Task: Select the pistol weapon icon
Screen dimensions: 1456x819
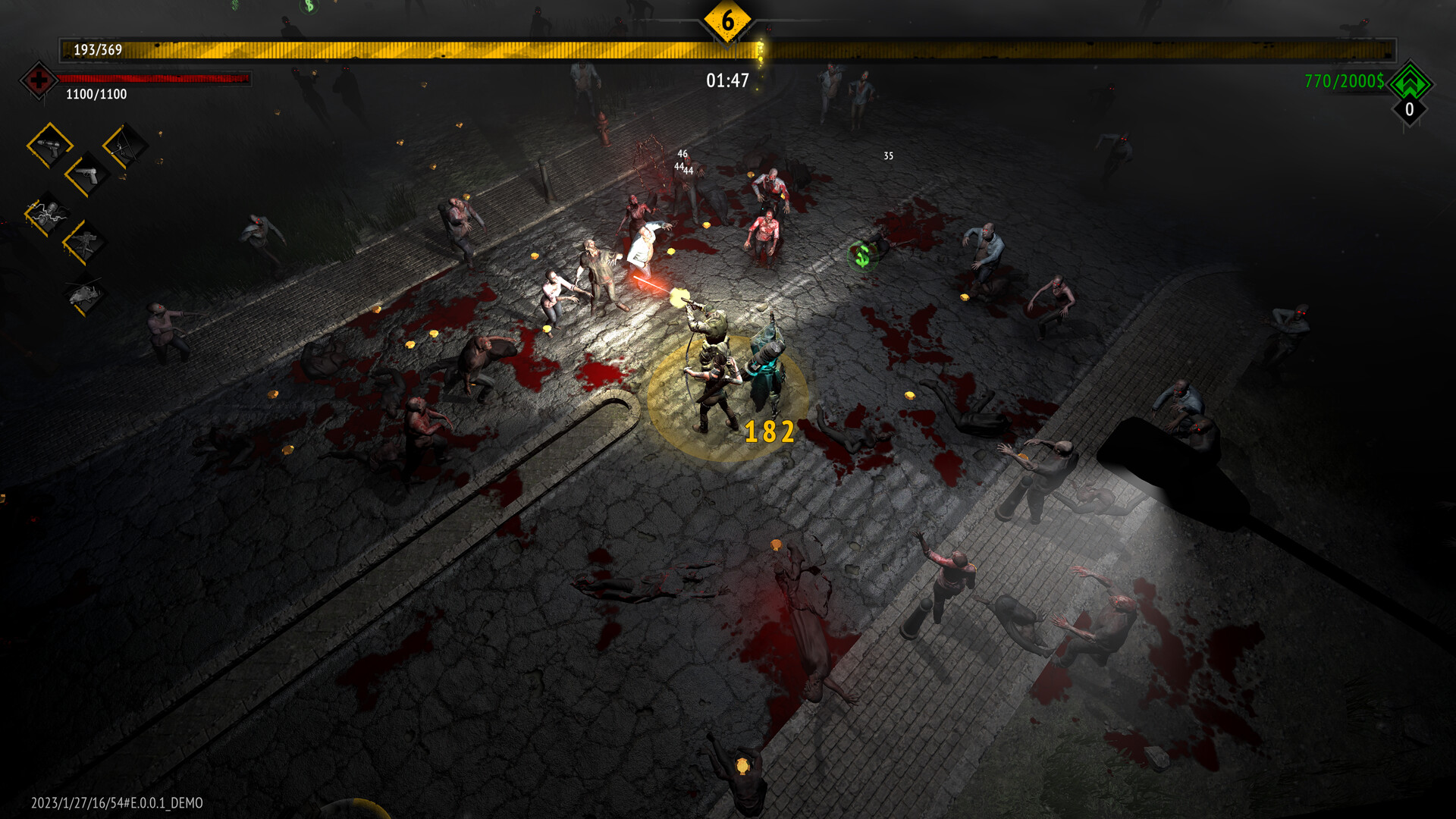Action: [x=86, y=174]
